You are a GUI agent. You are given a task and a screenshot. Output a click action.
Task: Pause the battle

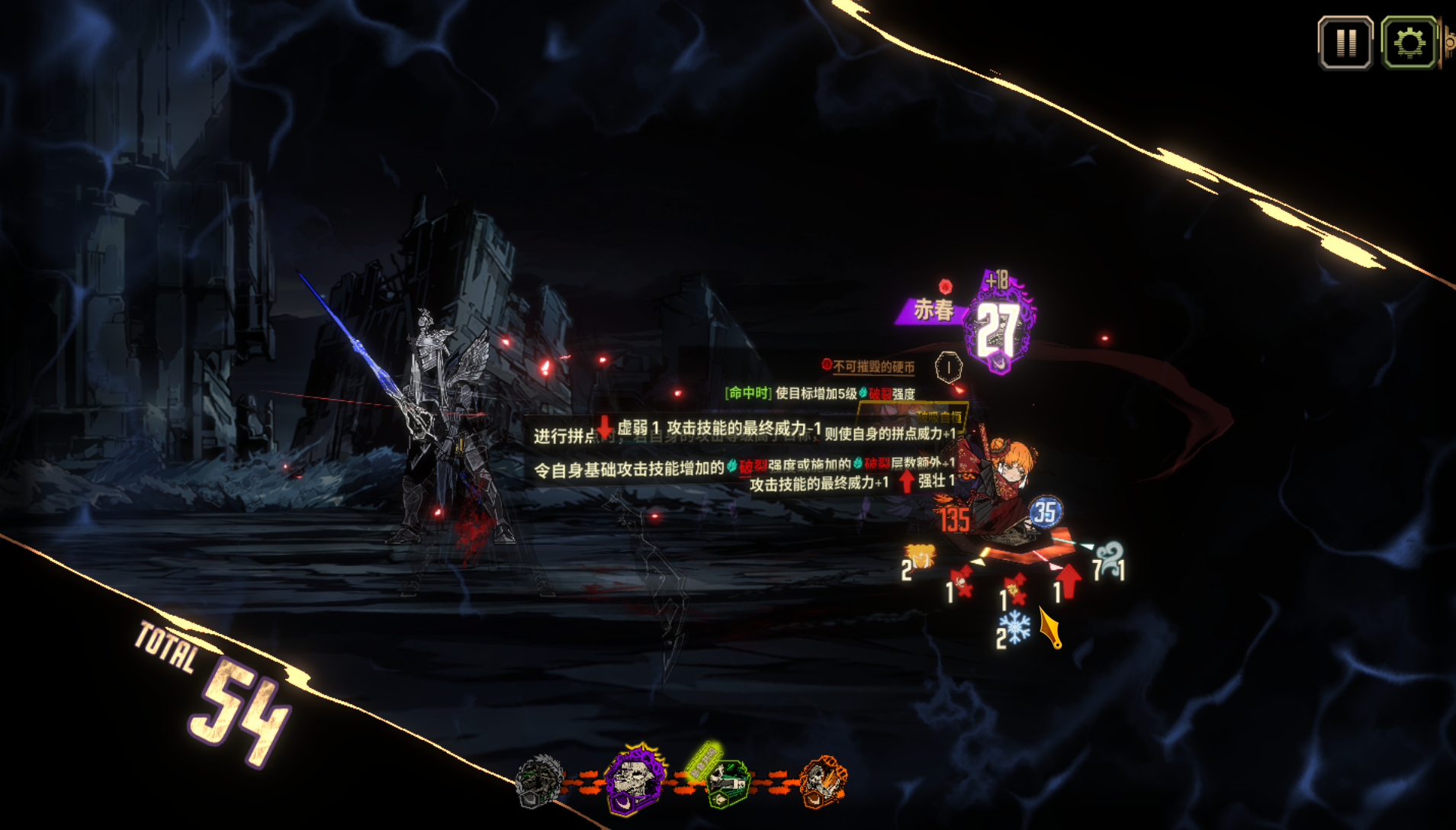tap(1345, 43)
